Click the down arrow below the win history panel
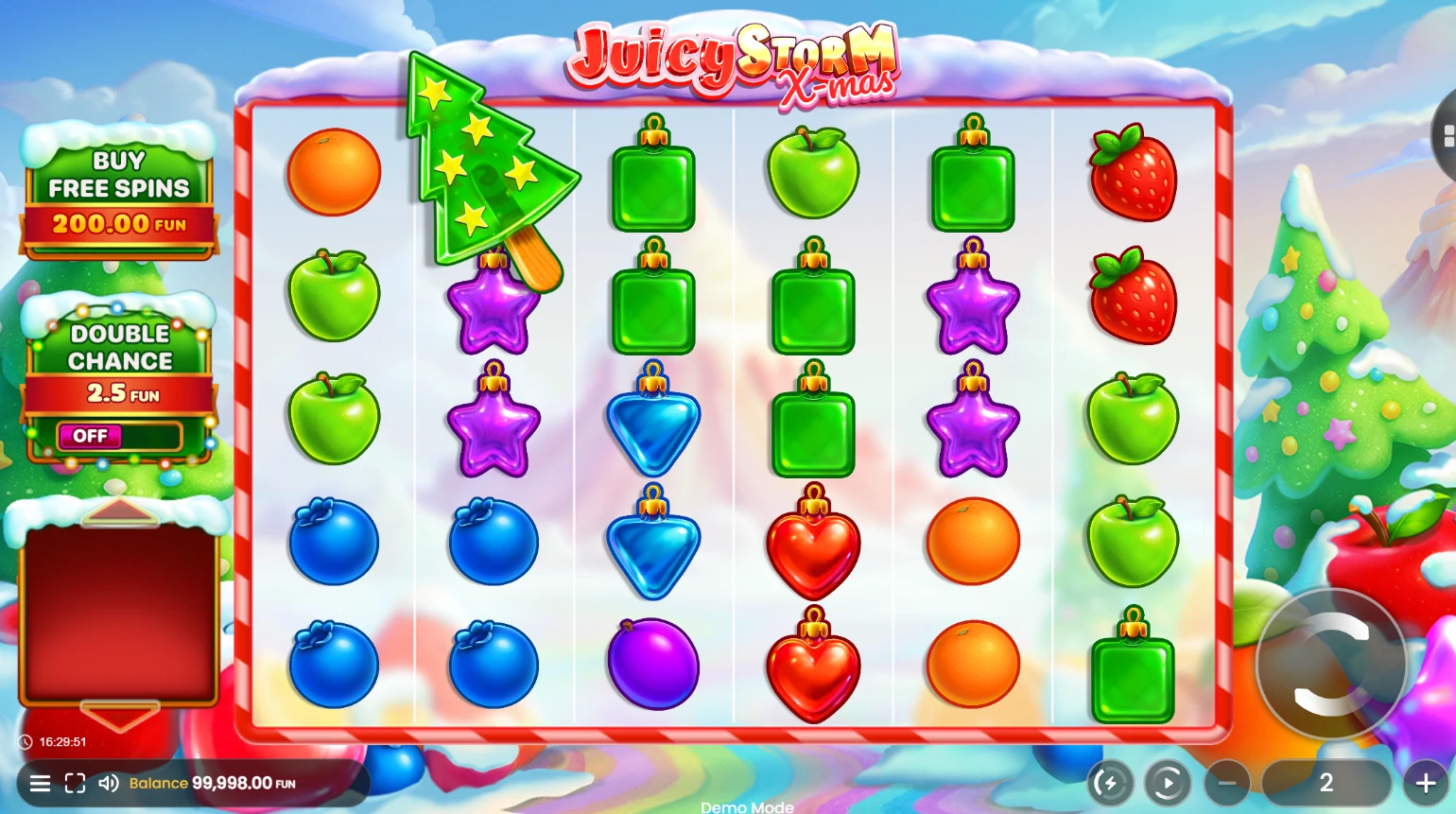 119,717
